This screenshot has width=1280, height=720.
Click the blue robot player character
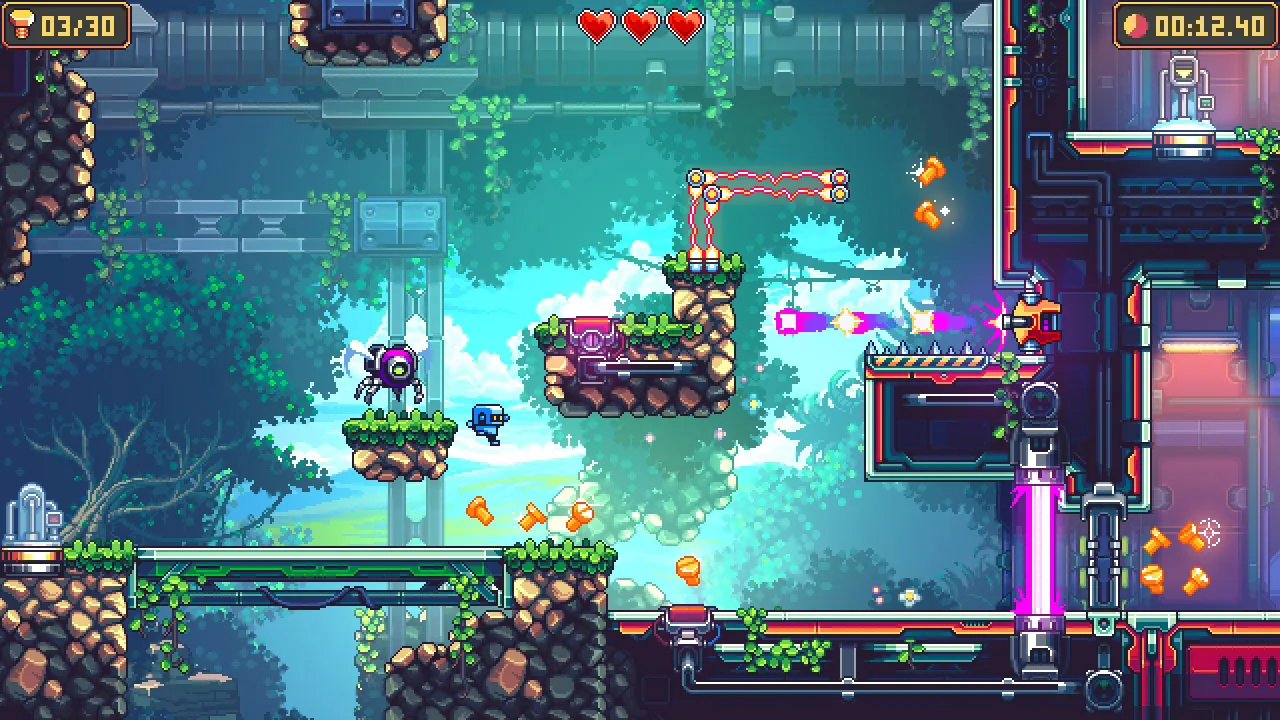point(487,424)
